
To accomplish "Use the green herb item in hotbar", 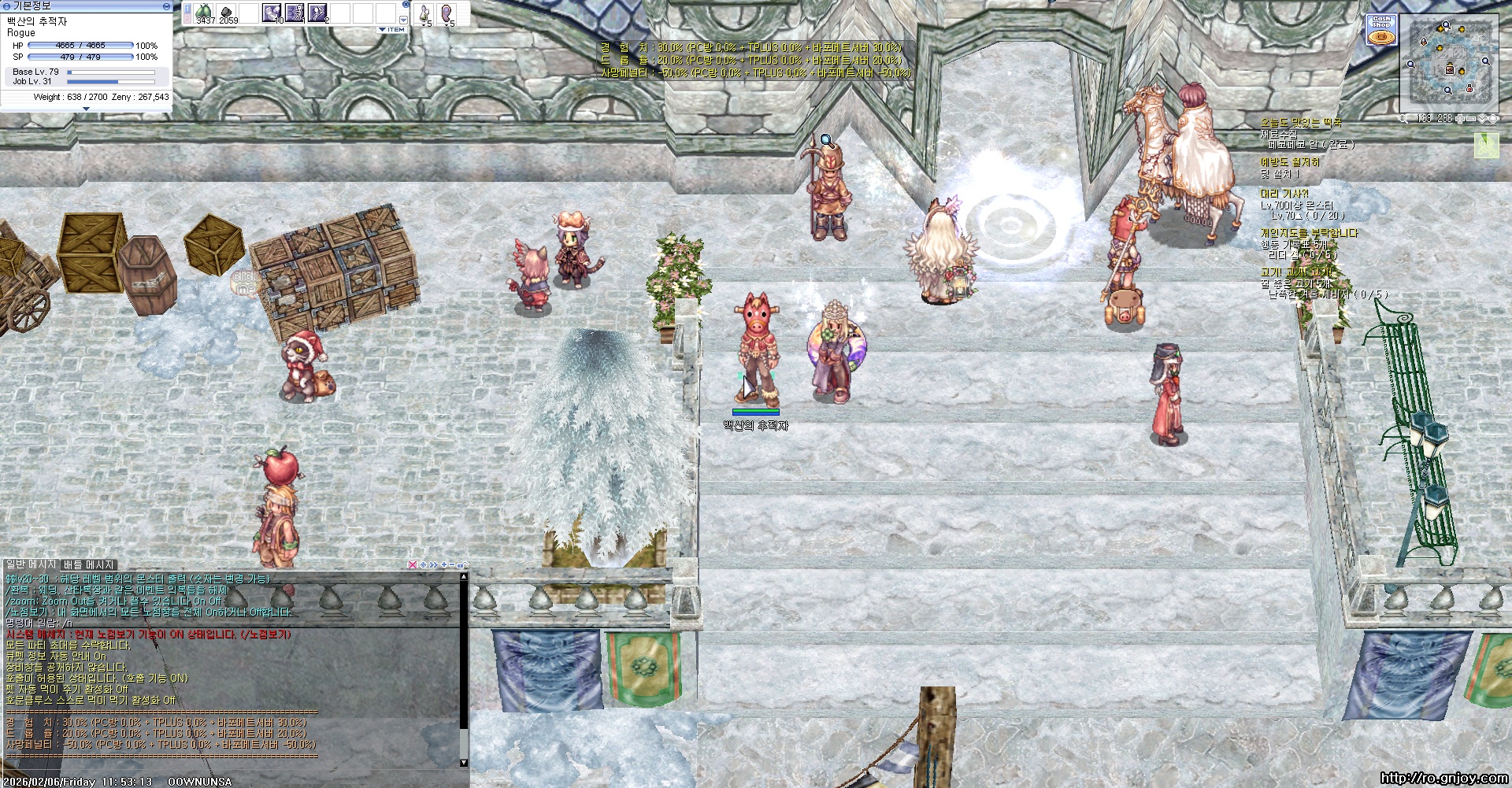I will 205,13.
